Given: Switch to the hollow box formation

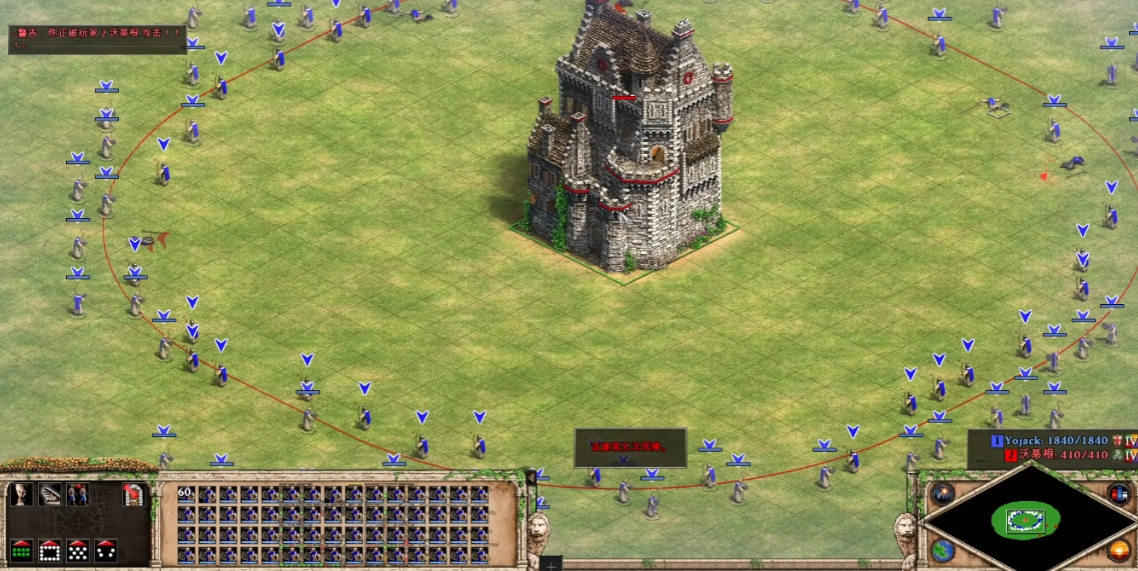Looking at the screenshot, I should click(49, 550).
